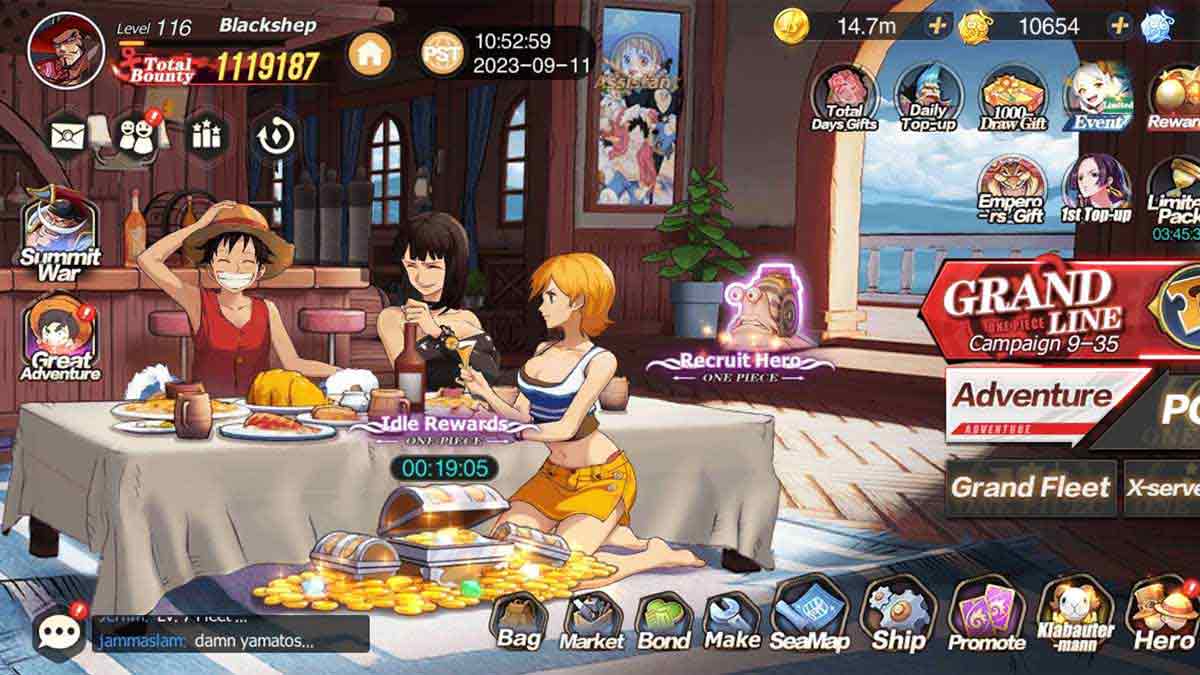Open the Daily Top-up offer
Image resolution: width=1200 pixels, height=675 pixels.
coord(928,97)
